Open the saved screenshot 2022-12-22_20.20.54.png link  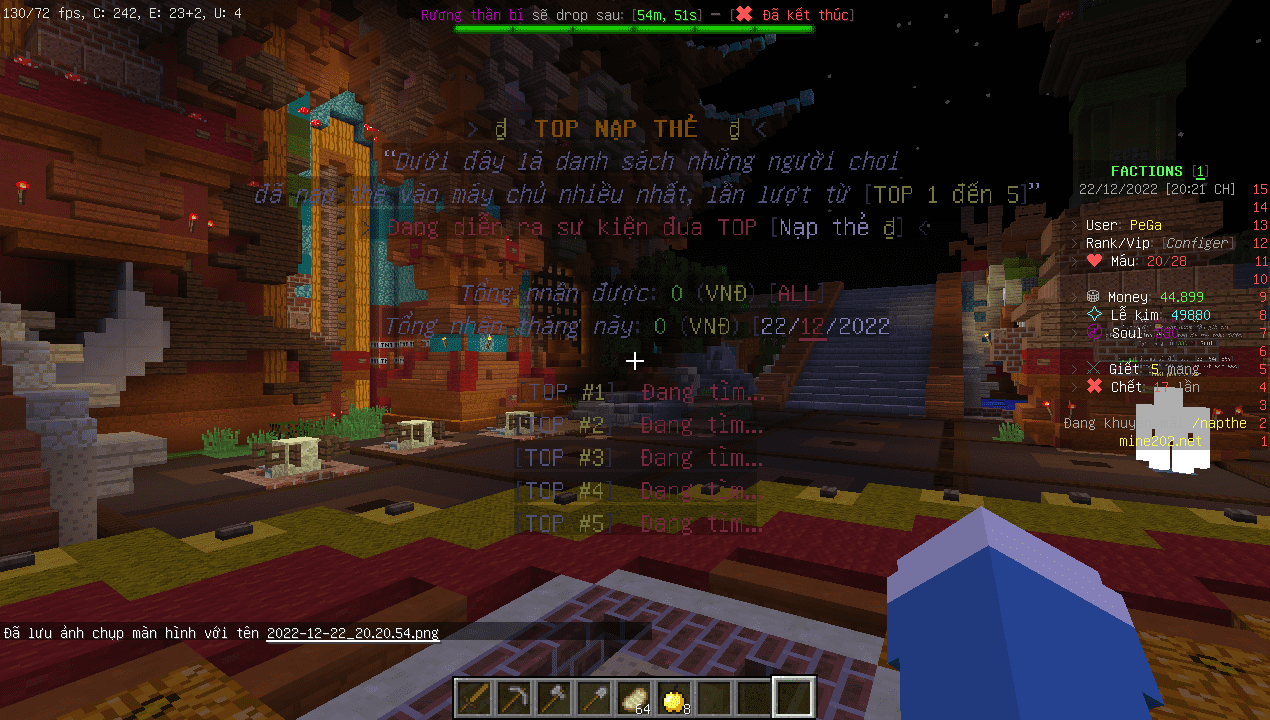(x=352, y=633)
